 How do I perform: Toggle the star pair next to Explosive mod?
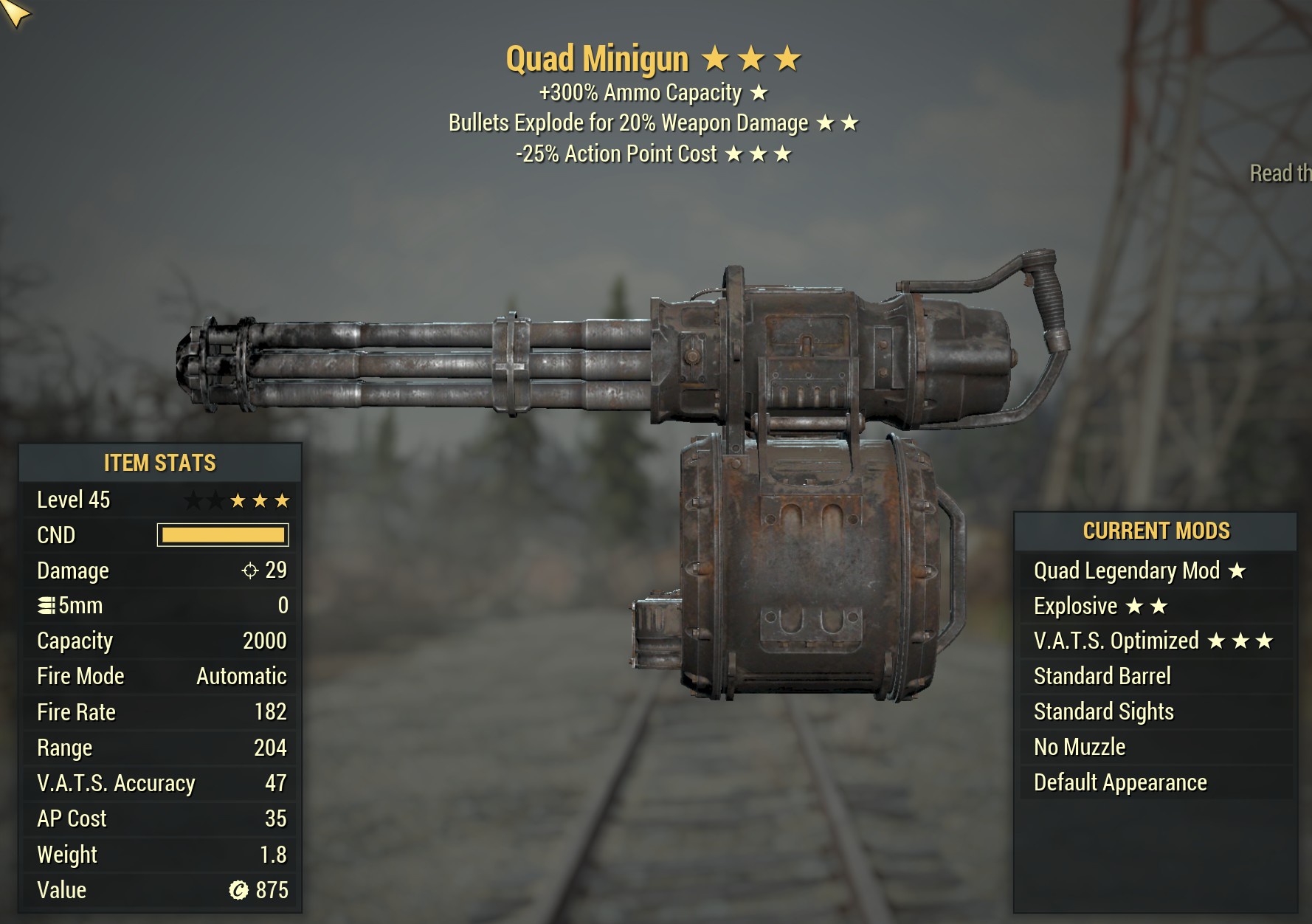[x=1148, y=605]
